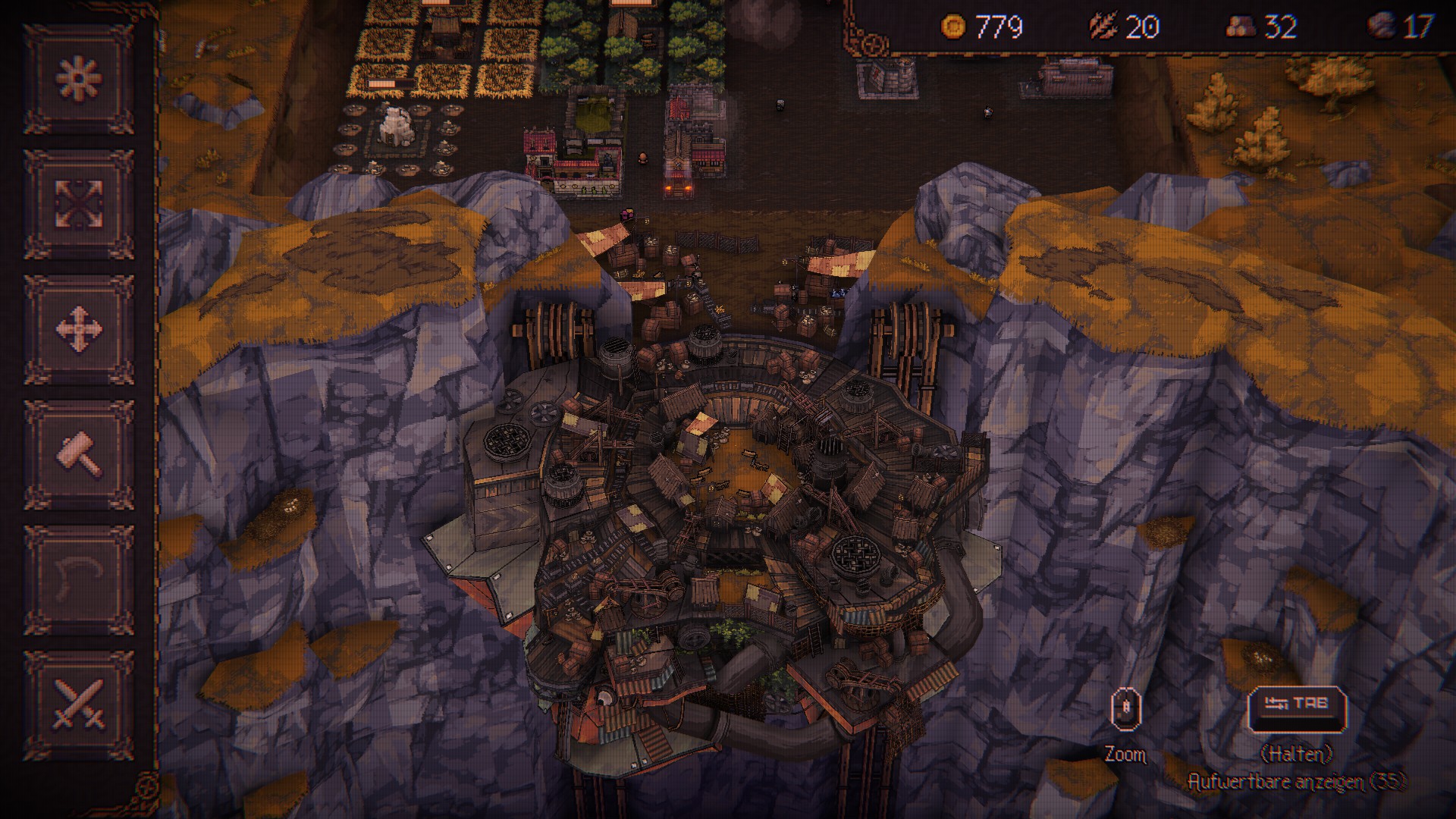Activate the move cross-arrows tool
Viewport: 1456px width, 819px height.
pyautogui.click(x=79, y=330)
